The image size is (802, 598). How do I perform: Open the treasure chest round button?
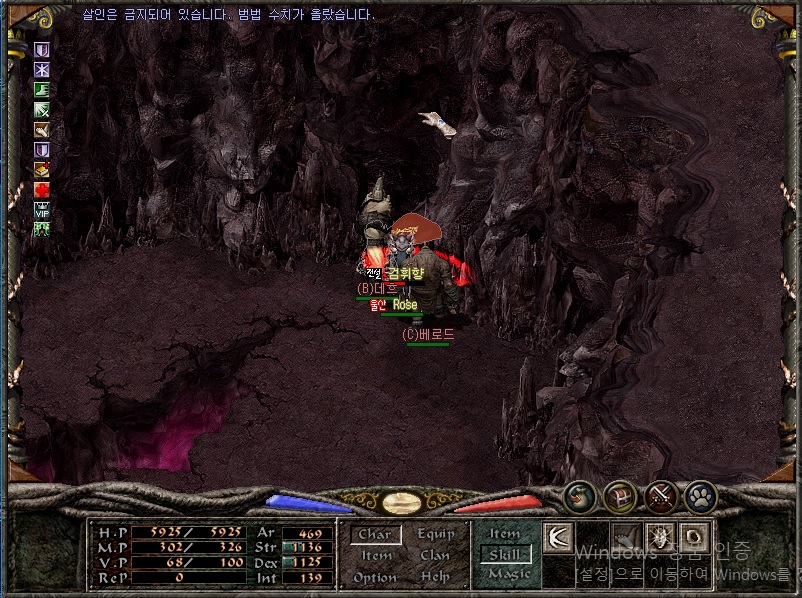(x=620, y=496)
